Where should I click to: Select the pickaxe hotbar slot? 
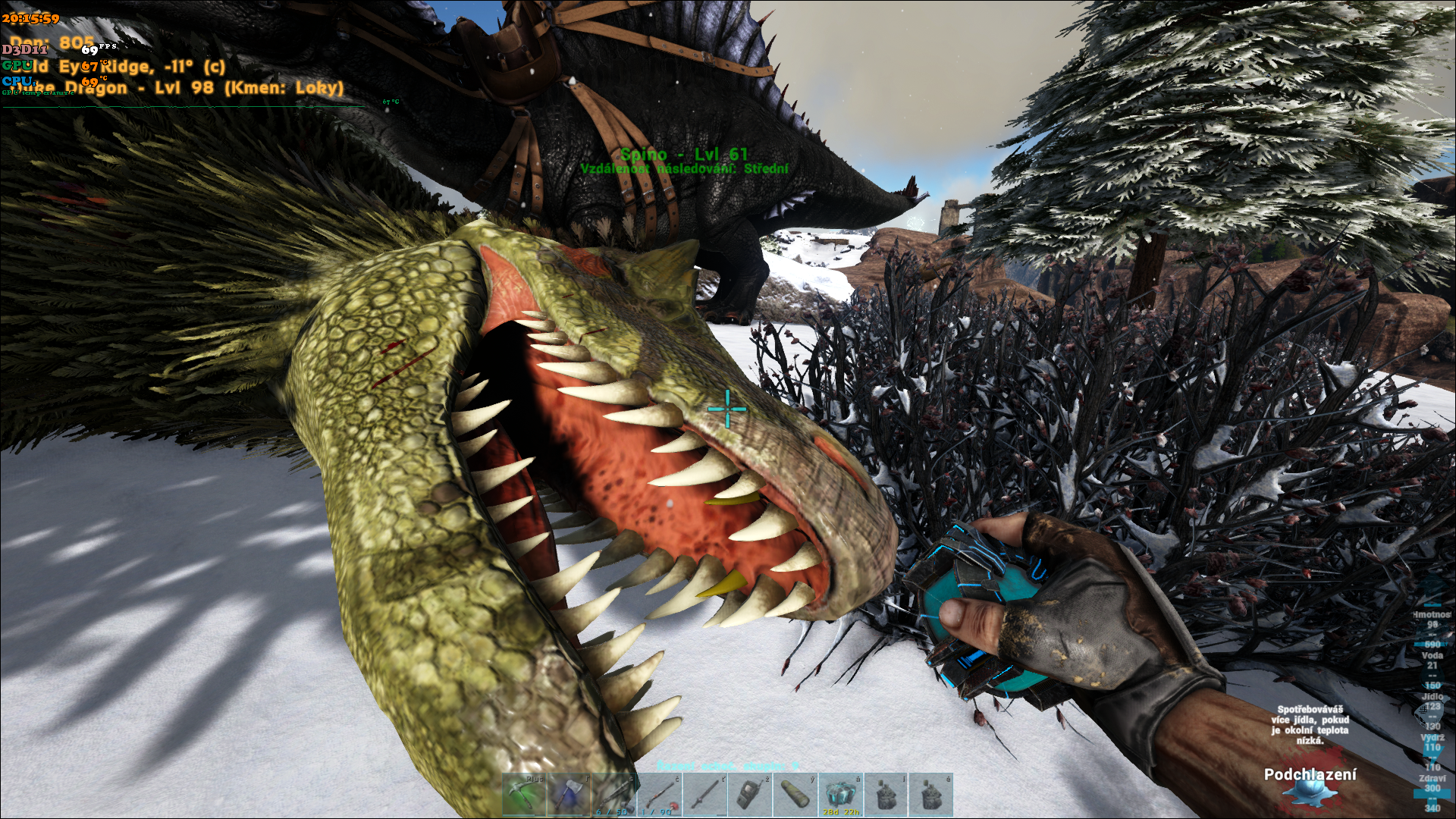524,795
